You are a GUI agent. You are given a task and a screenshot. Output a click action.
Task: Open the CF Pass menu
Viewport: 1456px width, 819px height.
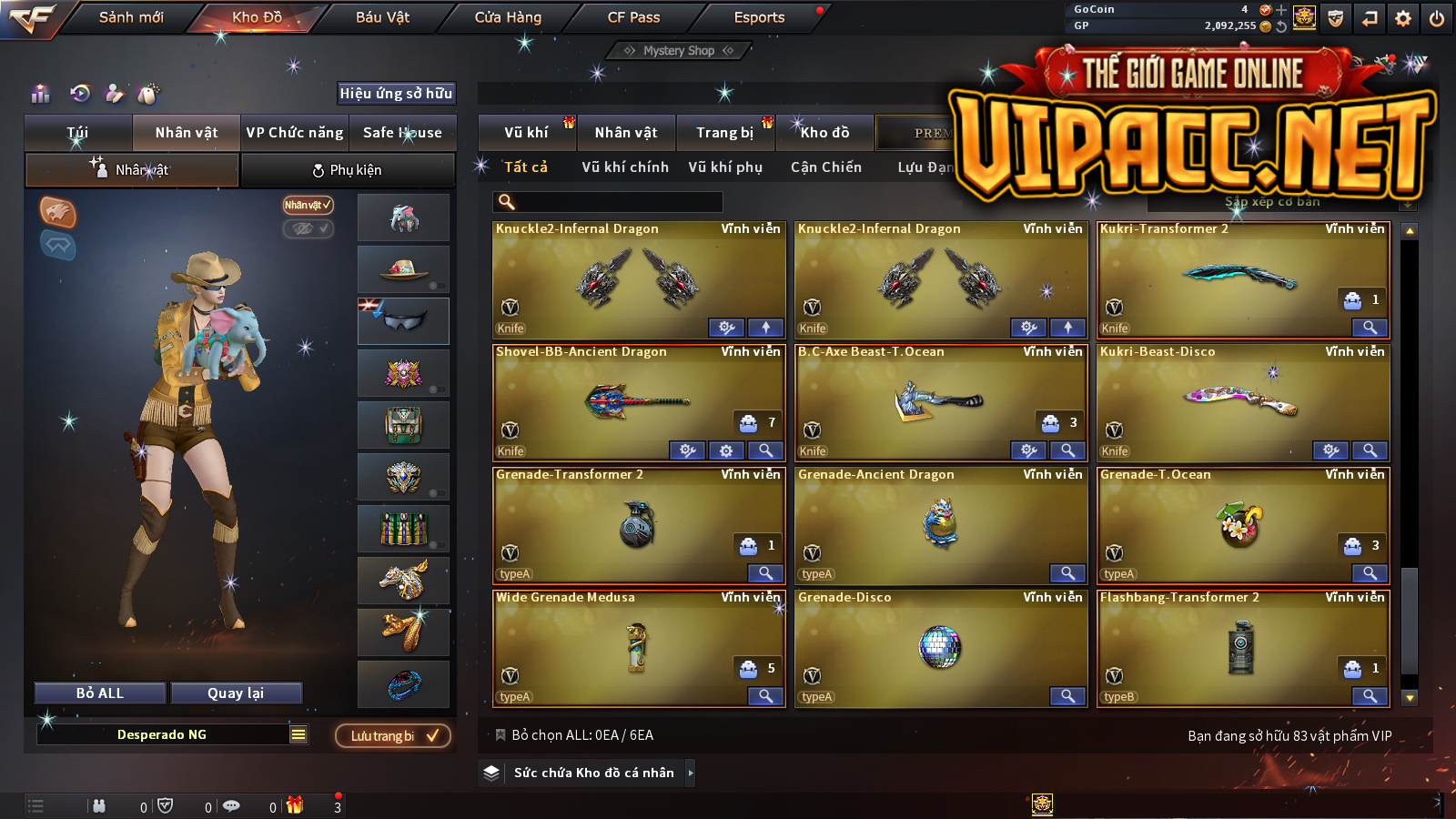click(x=633, y=17)
